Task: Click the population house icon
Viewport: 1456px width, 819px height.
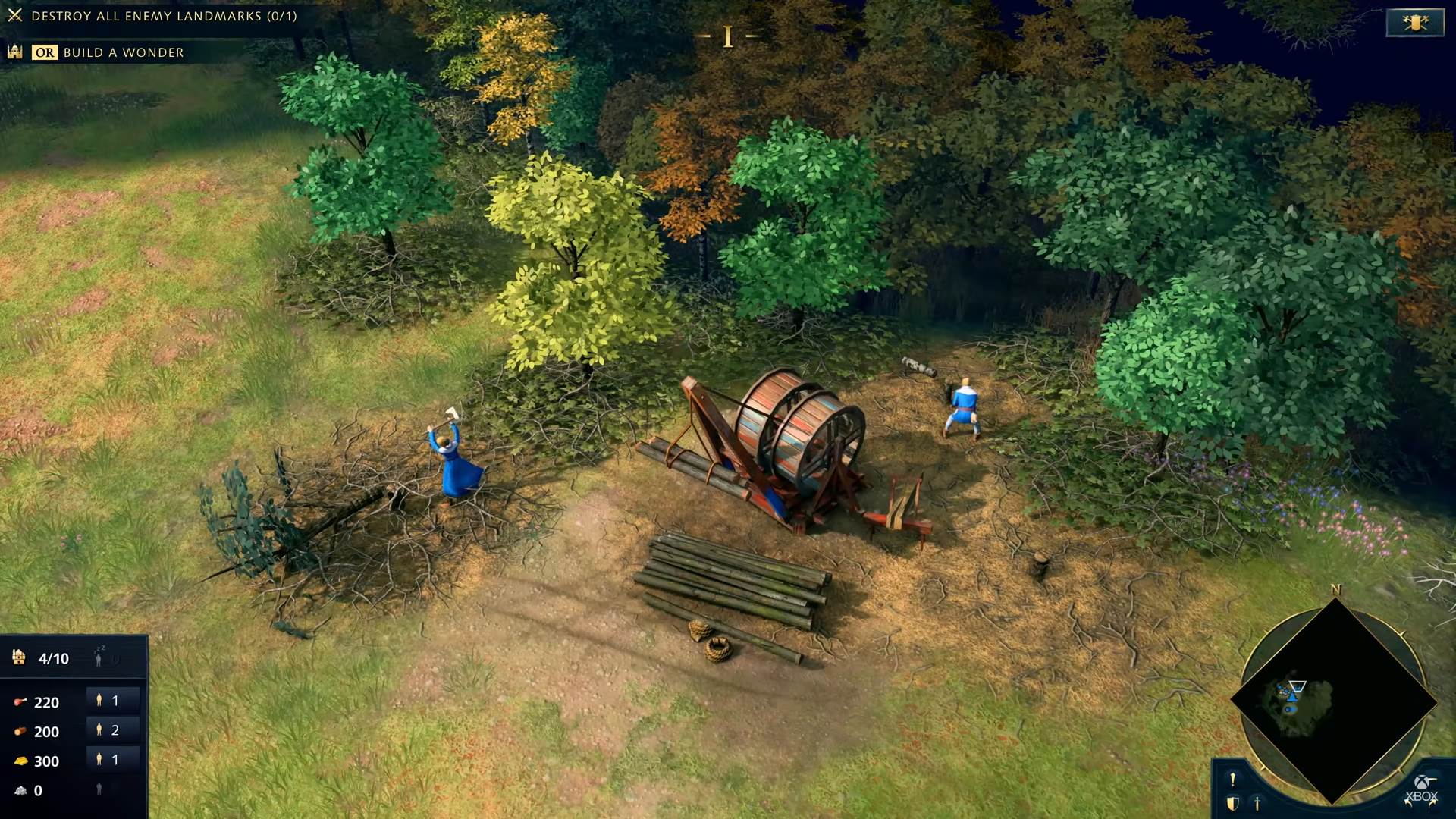Action: (x=18, y=657)
